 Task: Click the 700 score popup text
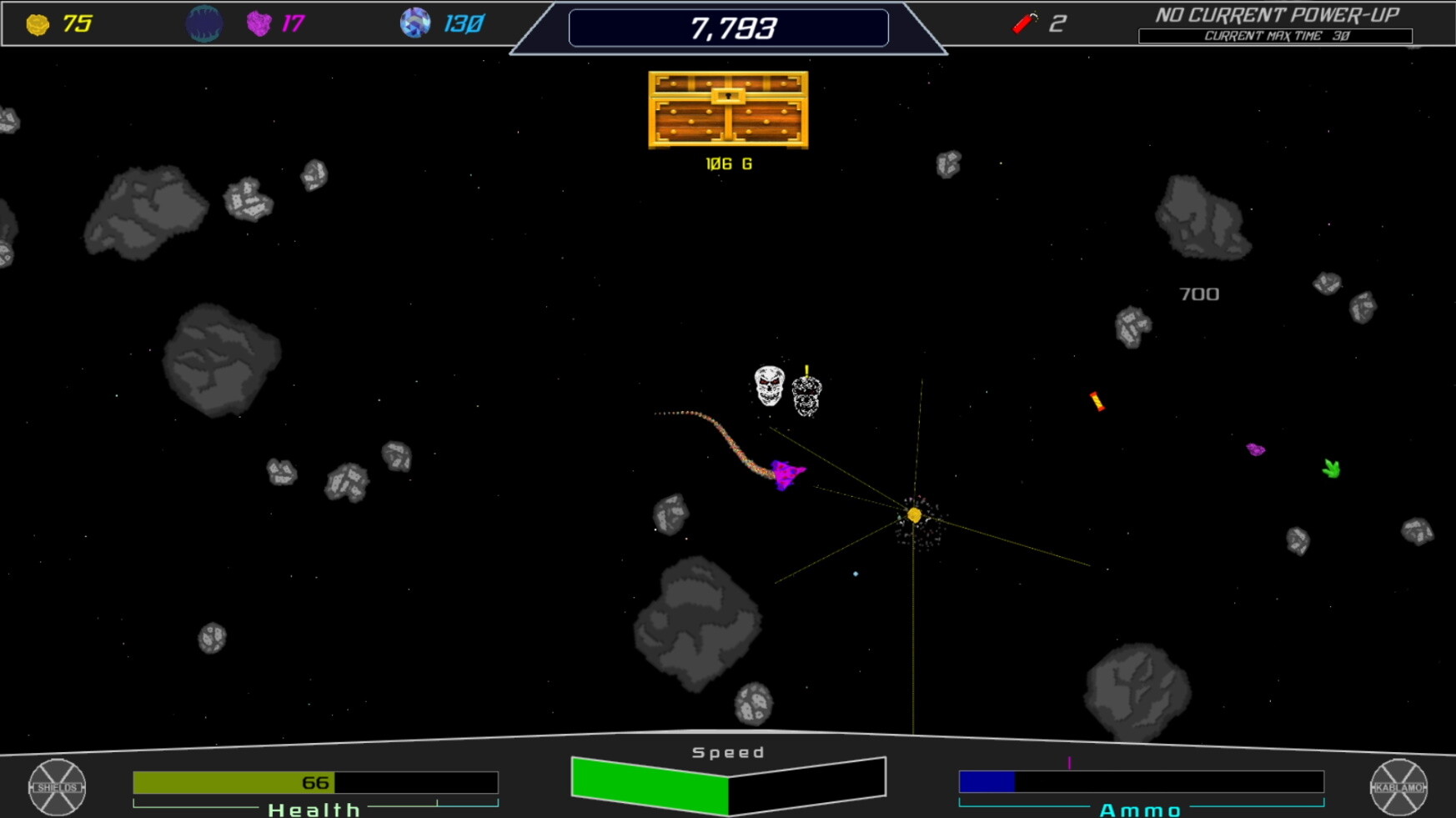tap(1198, 294)
